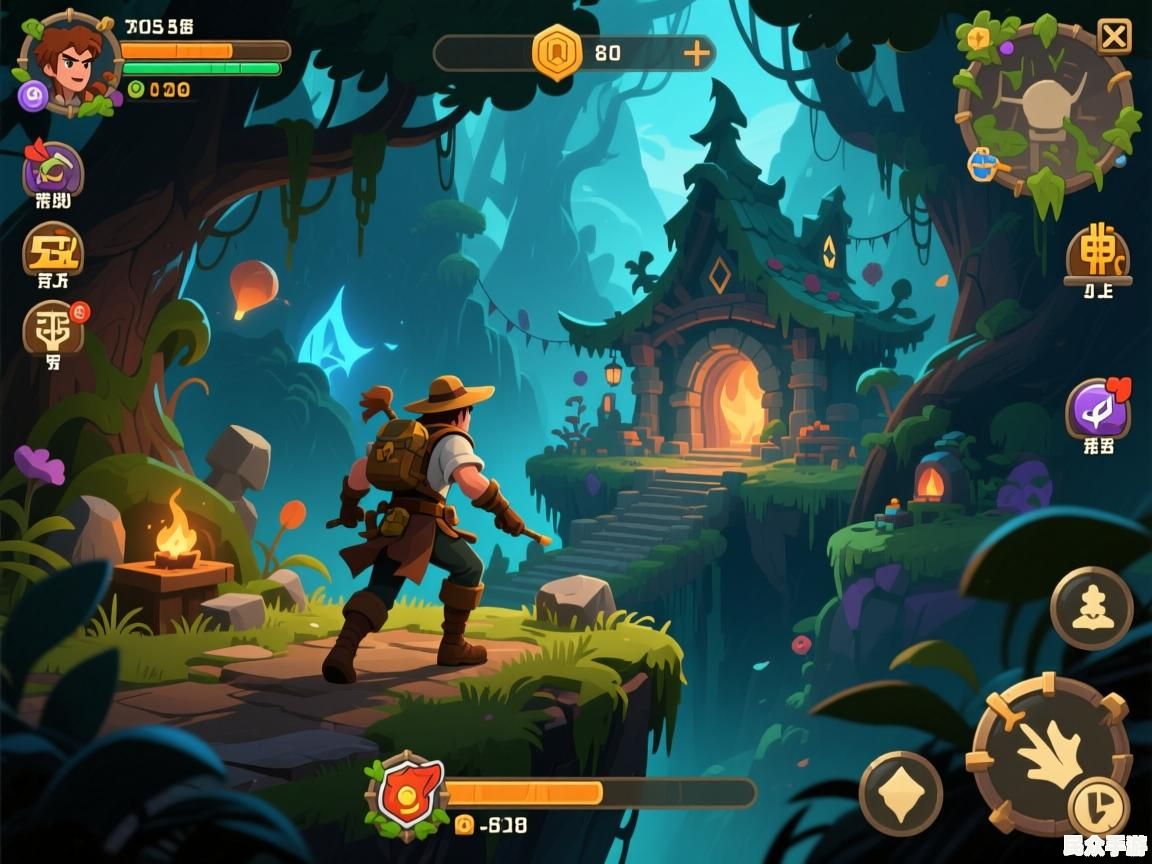Select the golden crest icon in the left column
The image size is (1152, 864).
[53, 248]
